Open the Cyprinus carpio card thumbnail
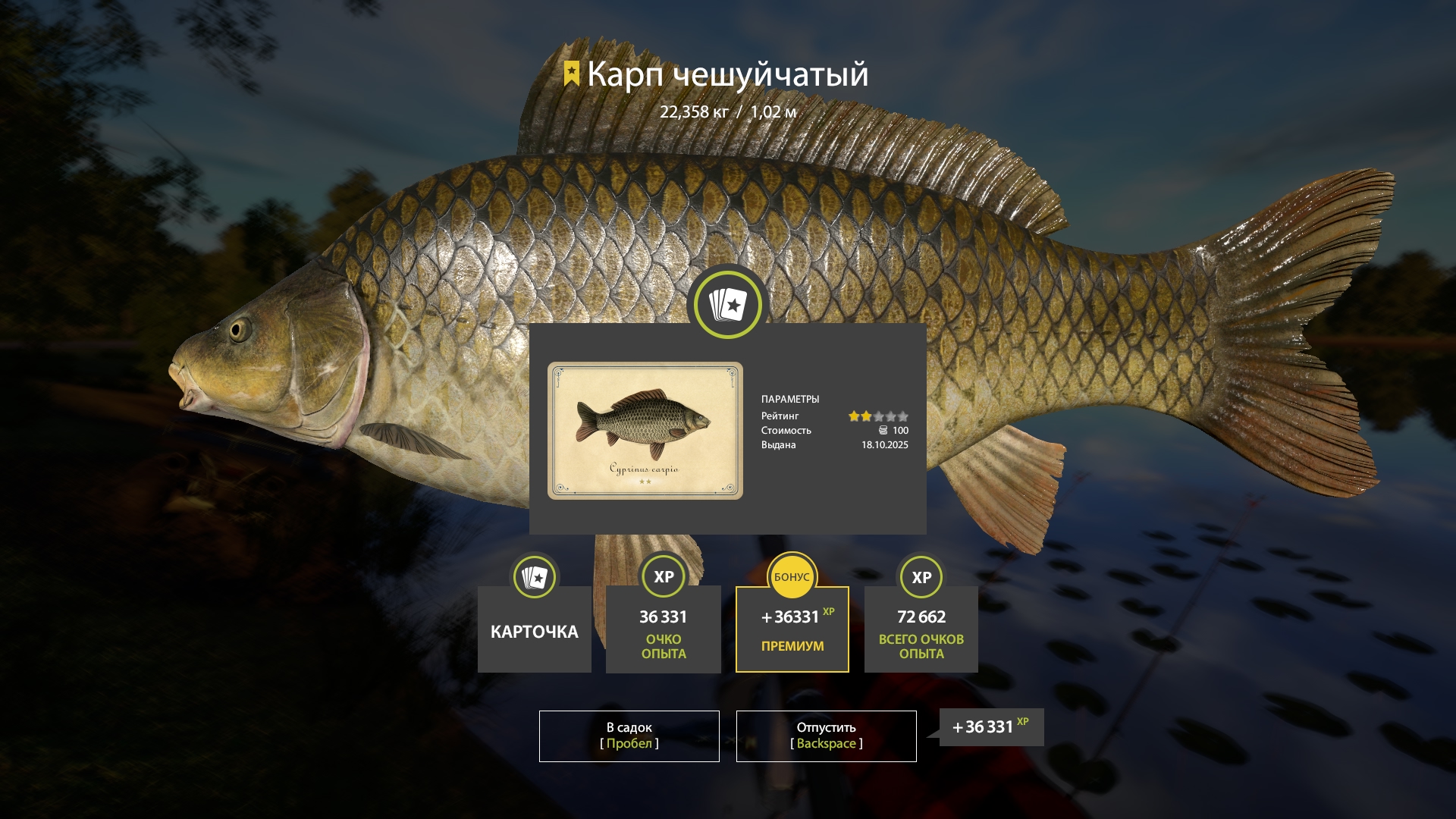Screen dimensions: 1456x819 tap(645, 430)
